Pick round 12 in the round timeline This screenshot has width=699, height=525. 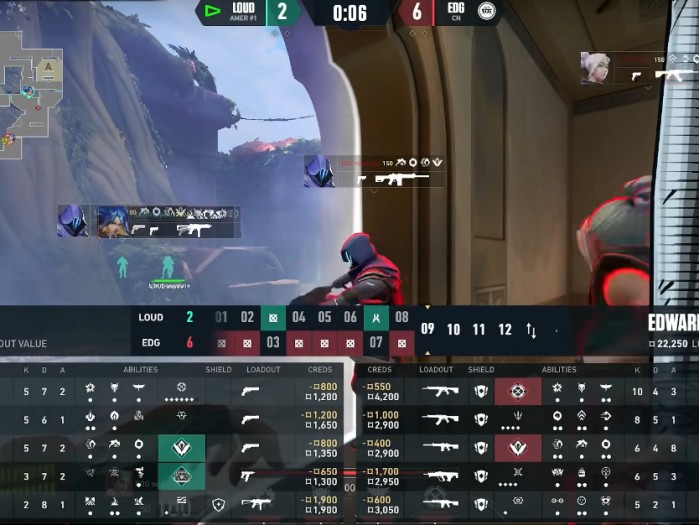tap(505, 329)
